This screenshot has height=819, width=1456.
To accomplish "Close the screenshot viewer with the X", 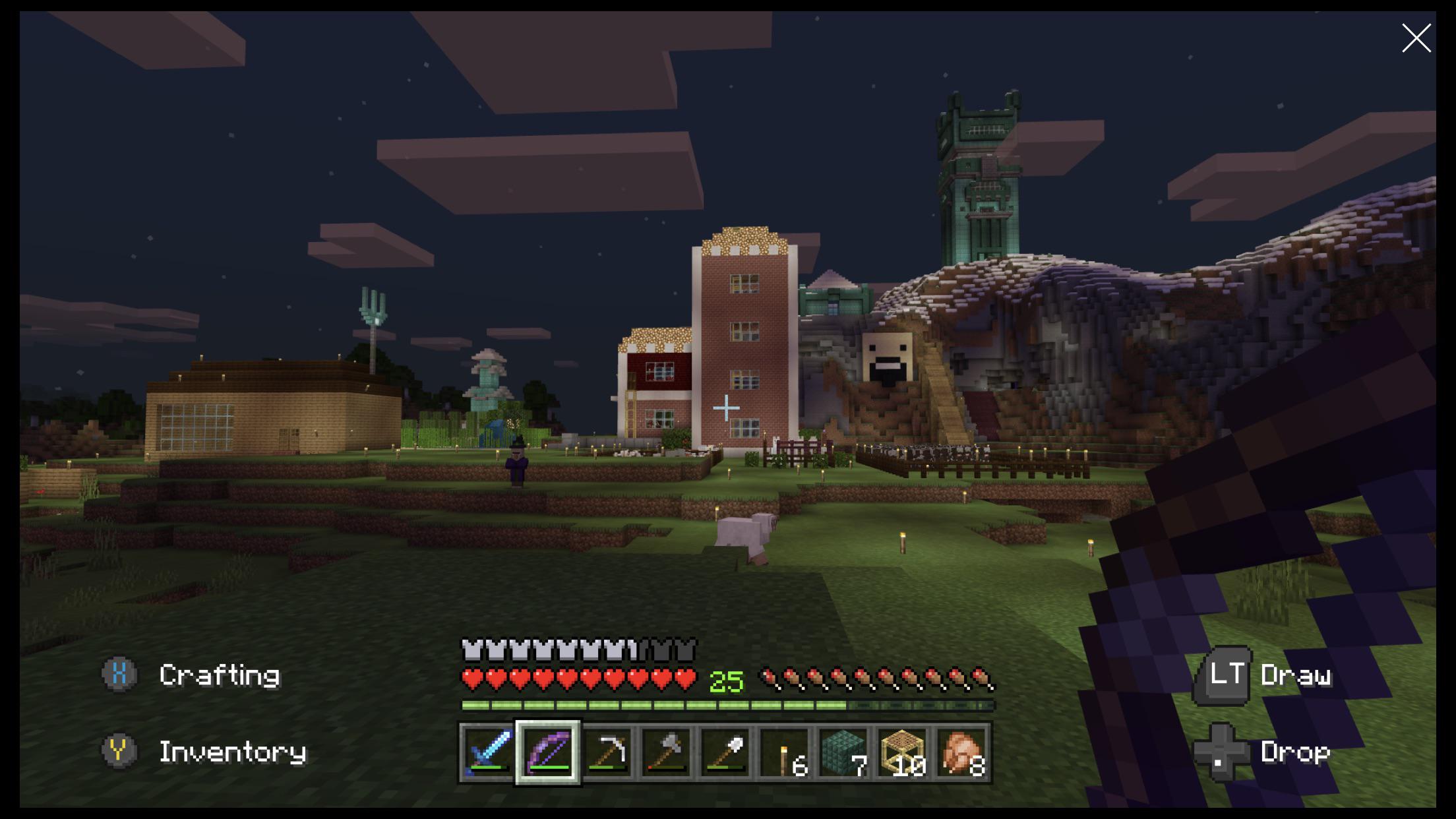I will pos(1416,38).
